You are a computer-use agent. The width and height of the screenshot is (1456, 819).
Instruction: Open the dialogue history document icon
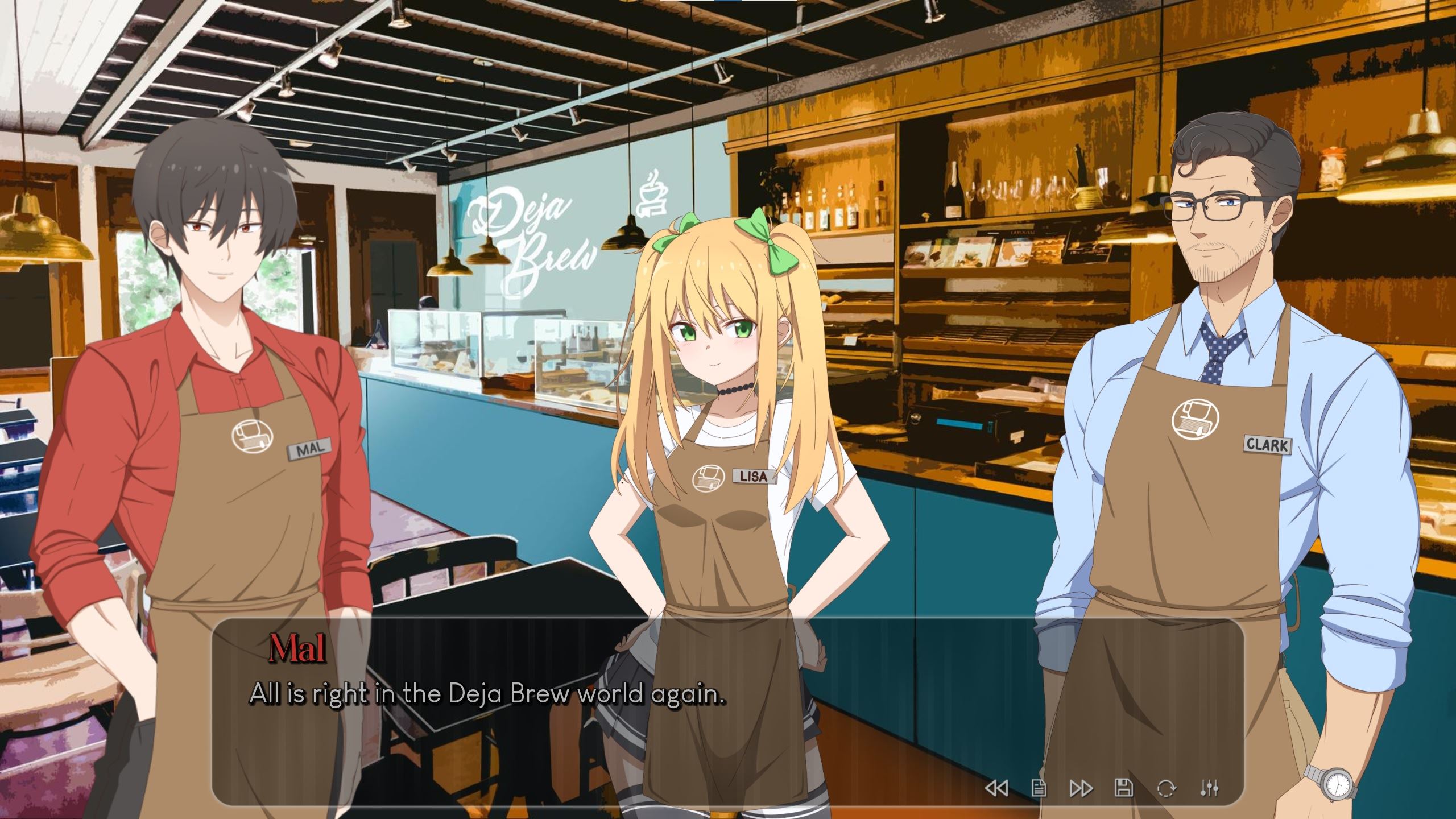[1039, 788]
